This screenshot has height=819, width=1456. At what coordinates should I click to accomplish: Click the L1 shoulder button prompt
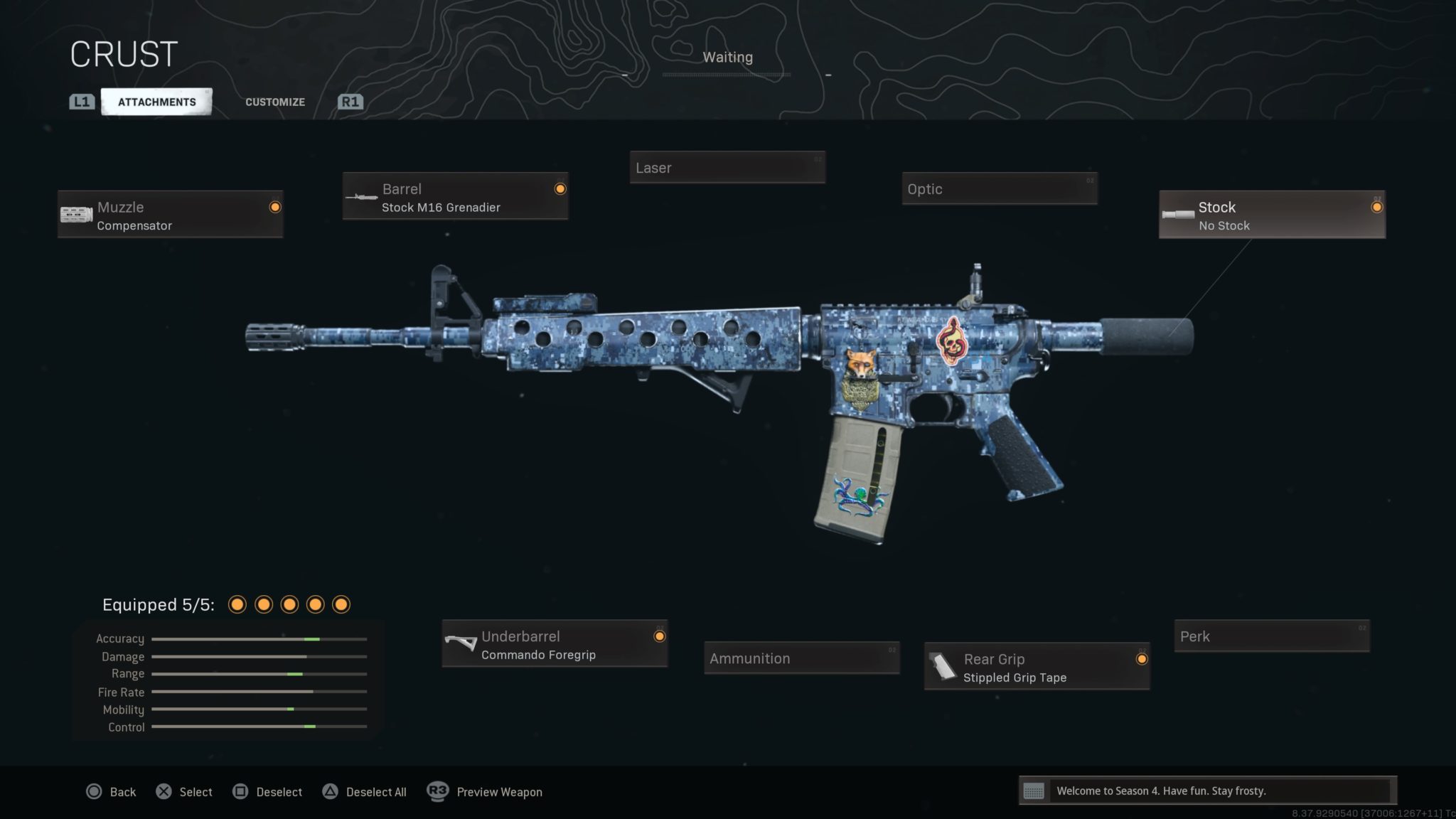(81, 101)
